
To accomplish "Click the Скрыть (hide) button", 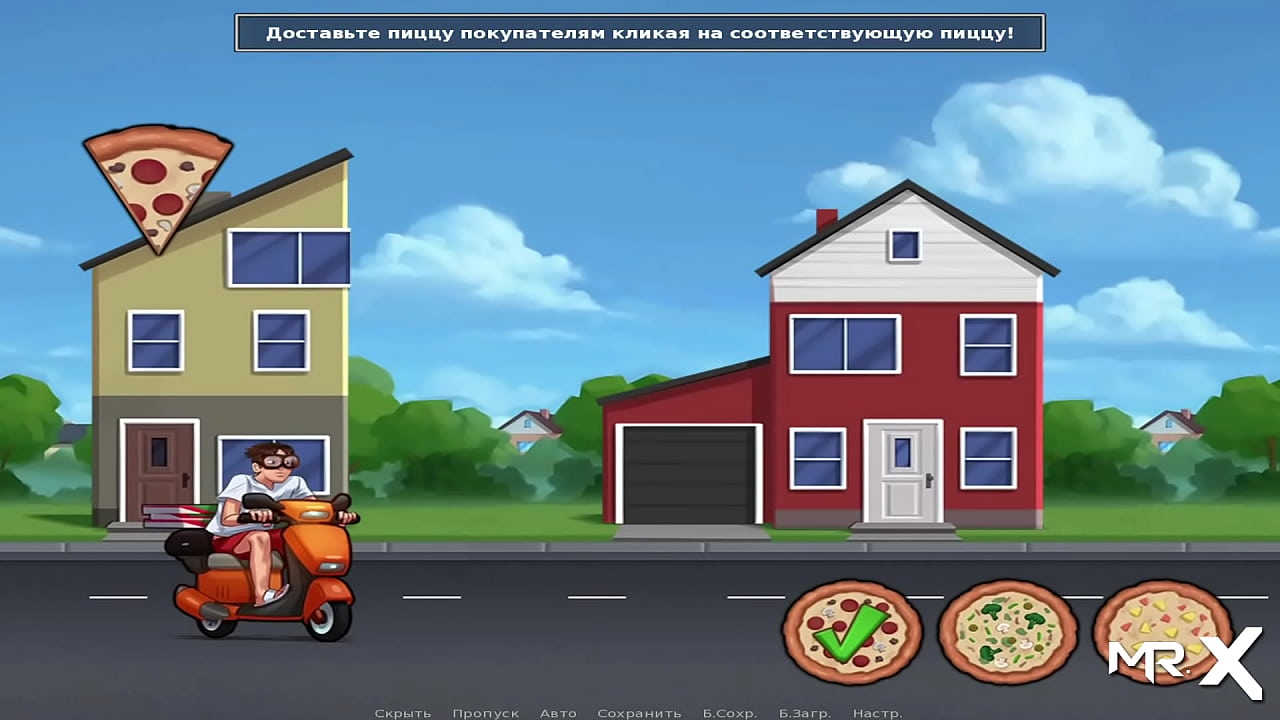I will point(403,713).
